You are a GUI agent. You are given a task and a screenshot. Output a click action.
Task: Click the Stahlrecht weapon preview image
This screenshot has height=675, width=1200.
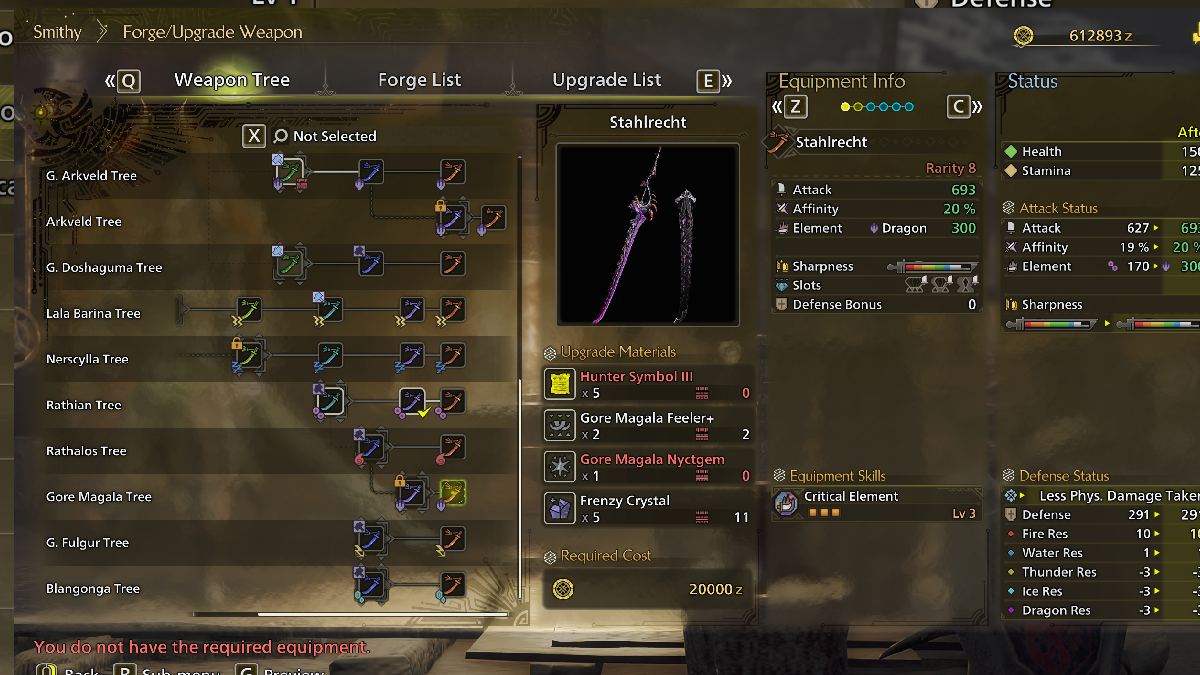click(648, 234)
